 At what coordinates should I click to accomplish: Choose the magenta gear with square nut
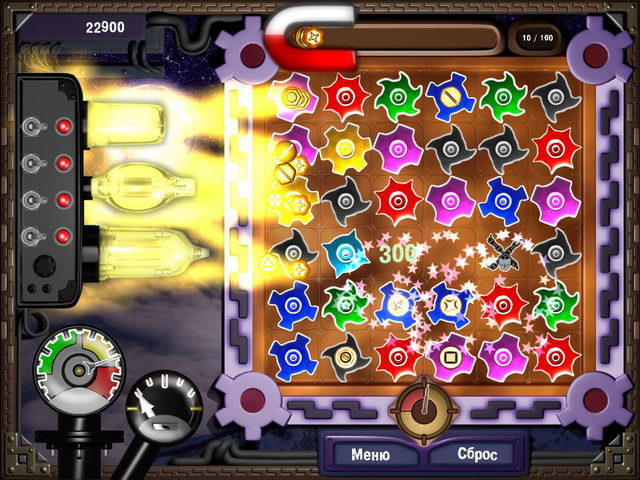[x=451, y=353]
